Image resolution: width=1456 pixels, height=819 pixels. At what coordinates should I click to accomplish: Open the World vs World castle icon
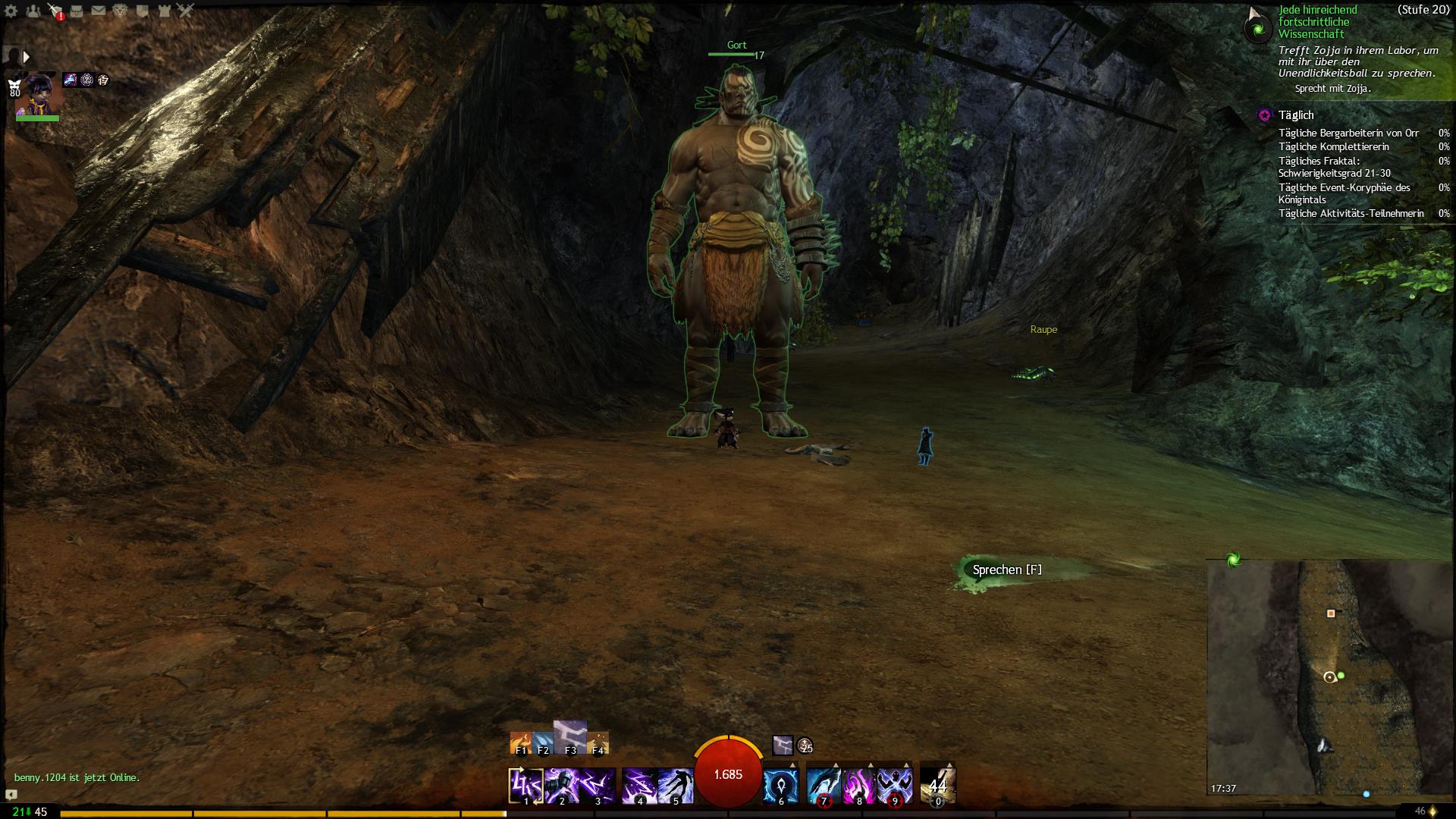165,11
